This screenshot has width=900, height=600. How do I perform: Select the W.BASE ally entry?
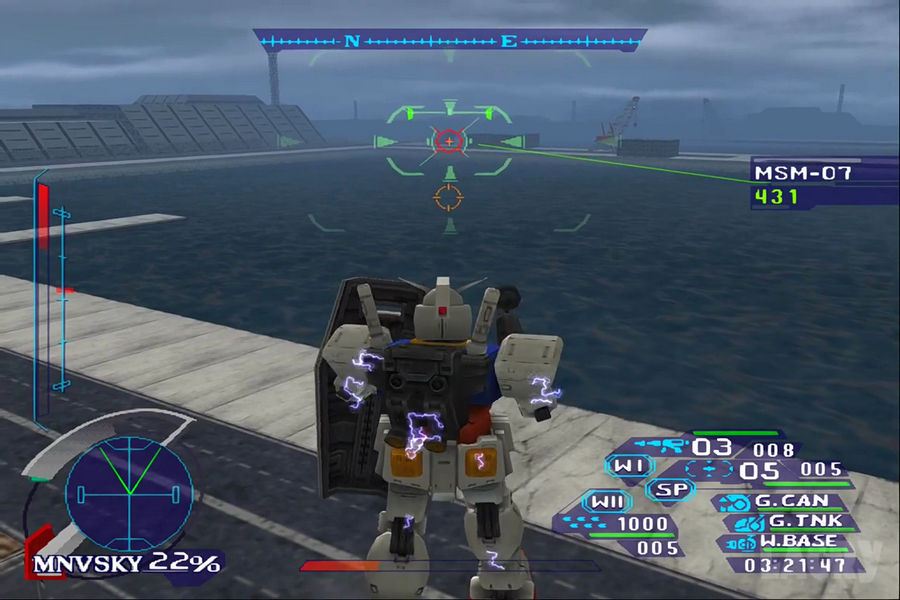788,542
